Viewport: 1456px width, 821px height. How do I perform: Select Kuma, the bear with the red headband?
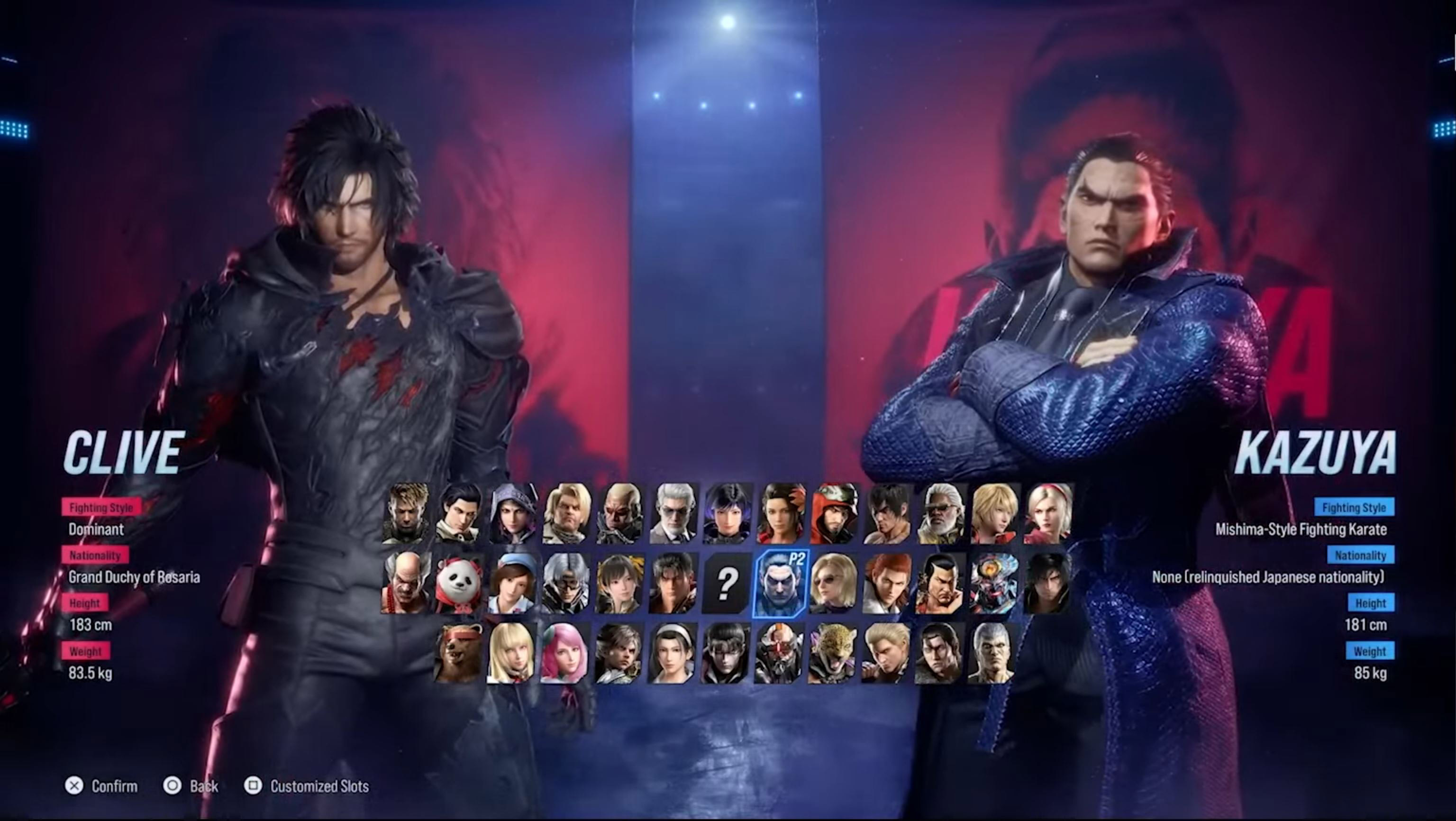459,653
